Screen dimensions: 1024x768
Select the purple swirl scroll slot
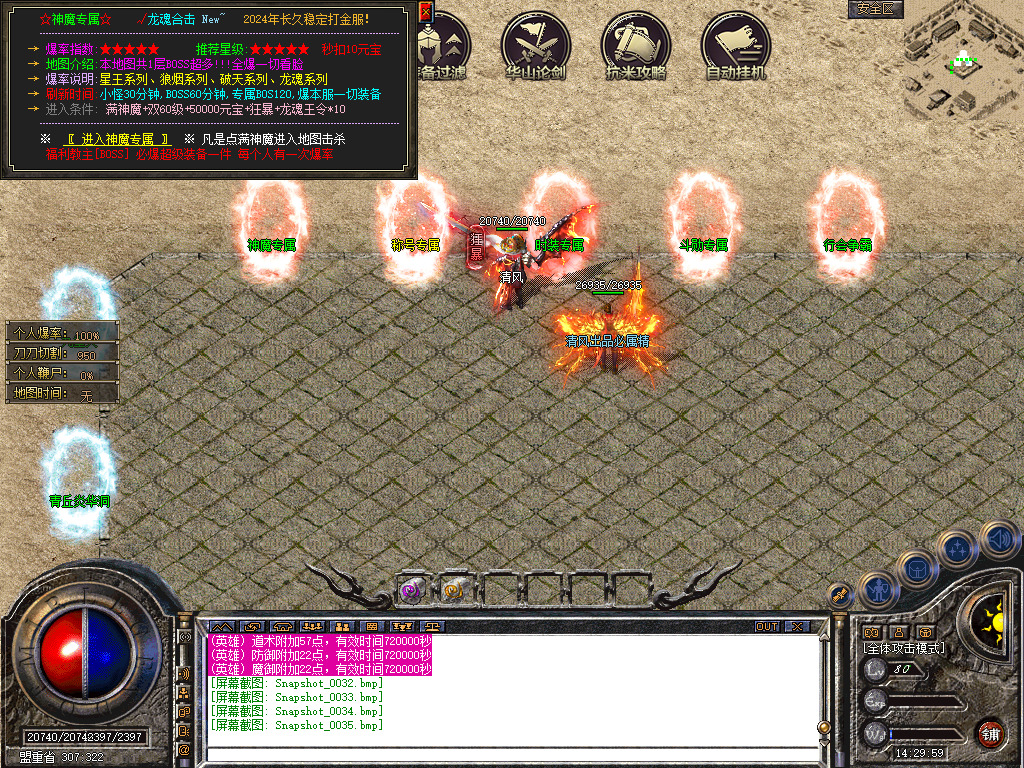(410, 591)
